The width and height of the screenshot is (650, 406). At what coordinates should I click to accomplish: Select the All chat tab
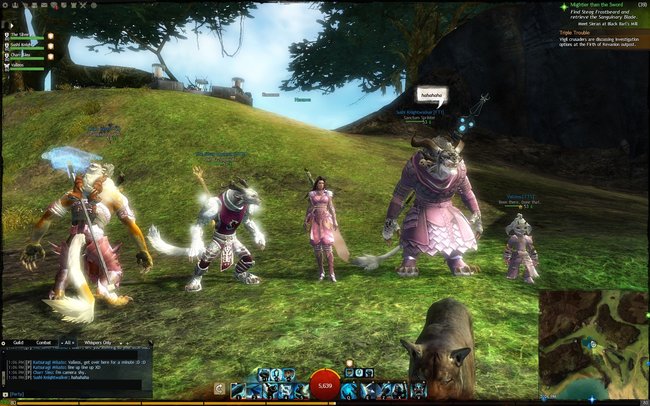(69, 342)
